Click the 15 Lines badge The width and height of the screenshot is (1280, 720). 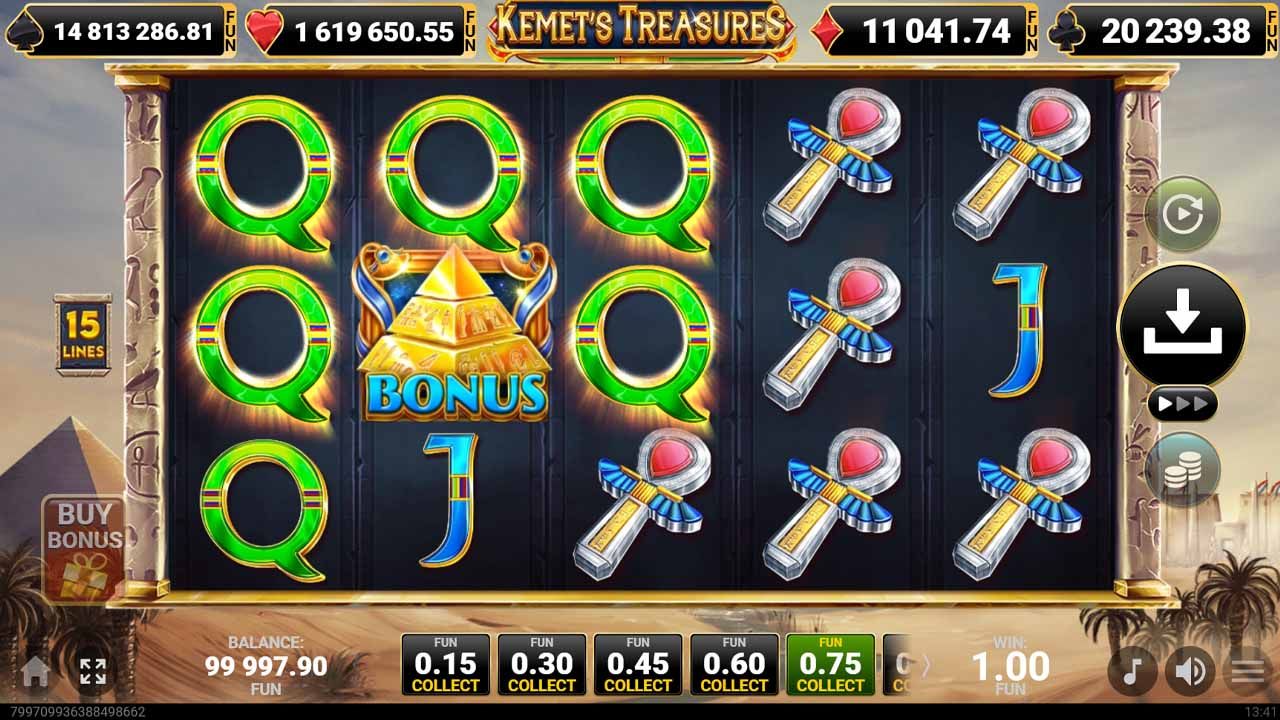[x=85, y=330]
